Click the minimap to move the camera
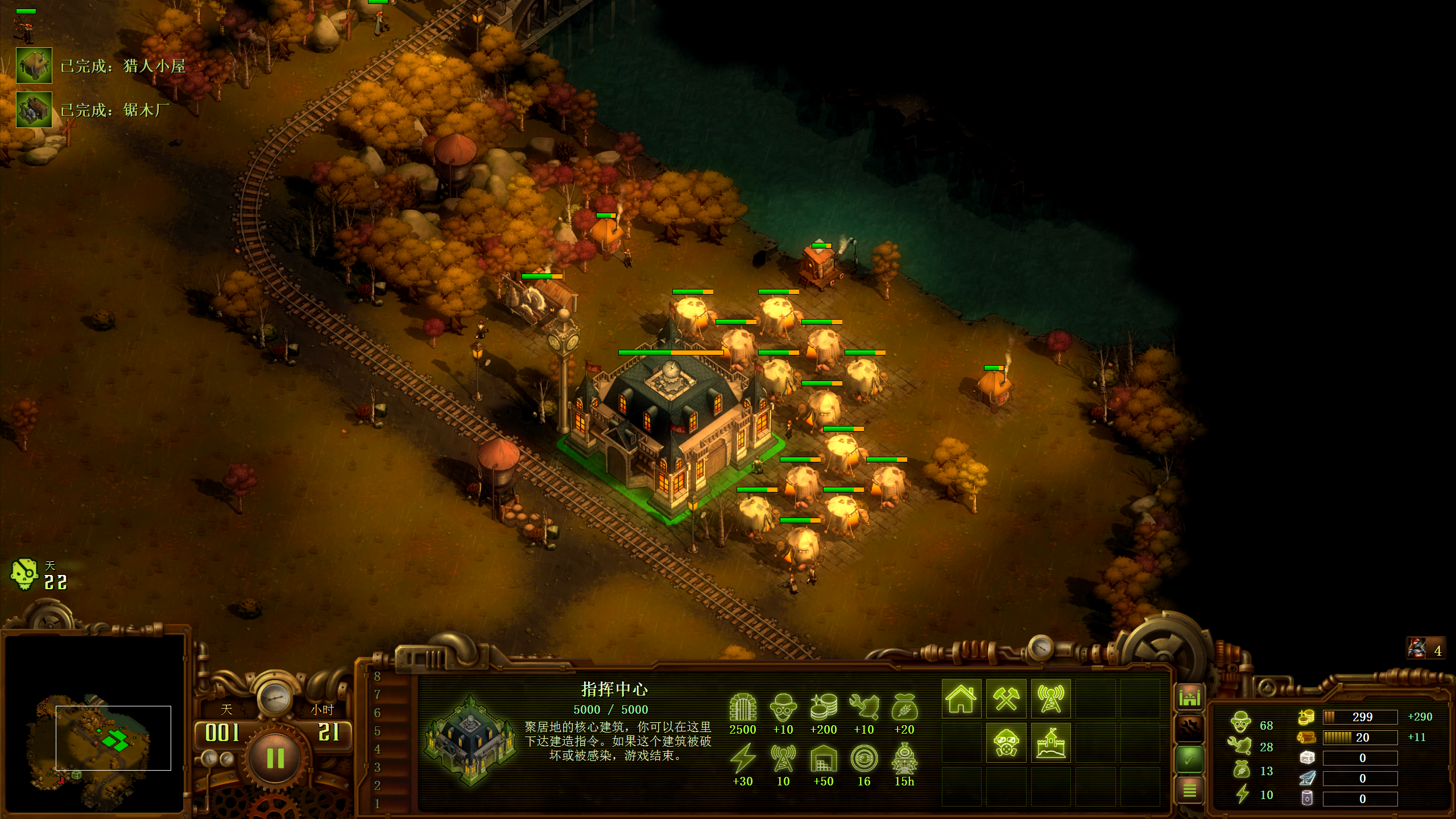This screenshot has height=819, width=1456. click(94, 739)
